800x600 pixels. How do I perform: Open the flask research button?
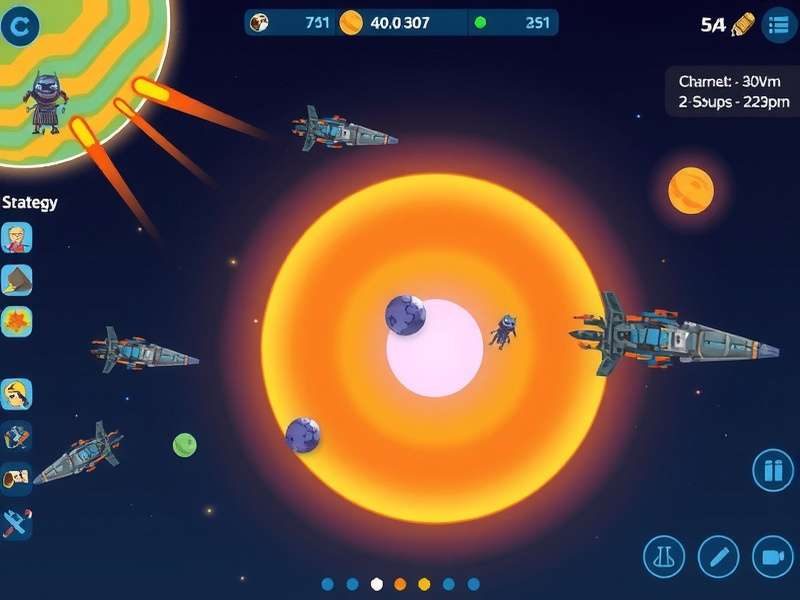664,555
